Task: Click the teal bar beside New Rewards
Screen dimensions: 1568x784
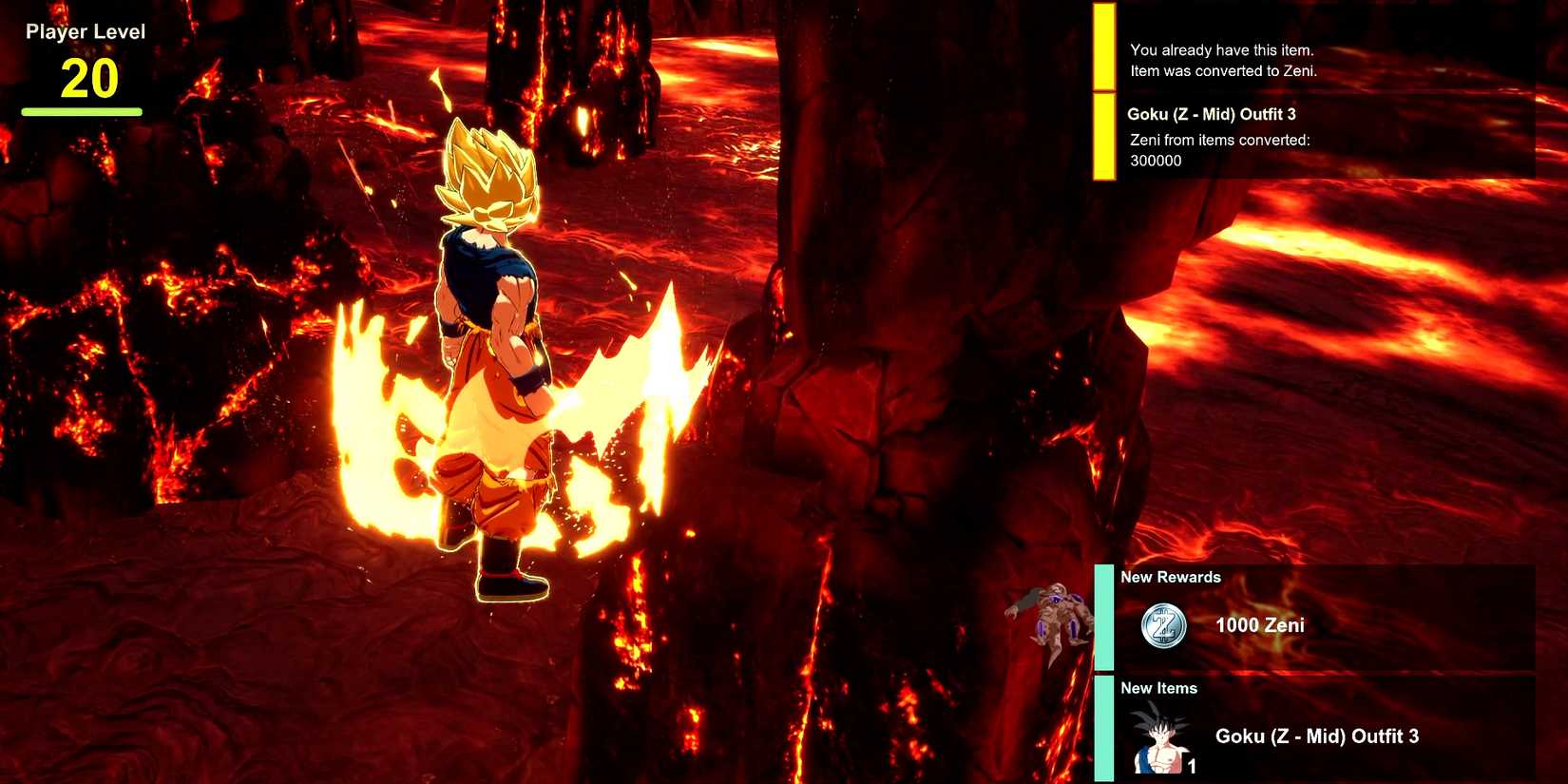Action: [1105, 618]
